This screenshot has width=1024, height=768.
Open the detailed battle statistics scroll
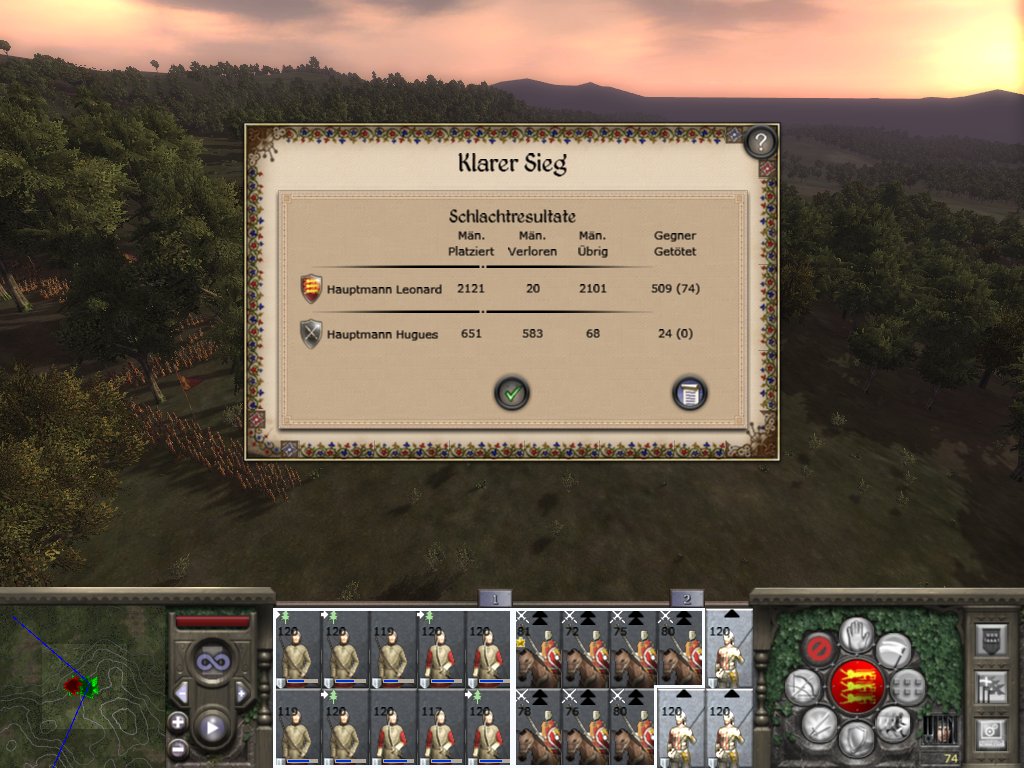coord(690,393)
